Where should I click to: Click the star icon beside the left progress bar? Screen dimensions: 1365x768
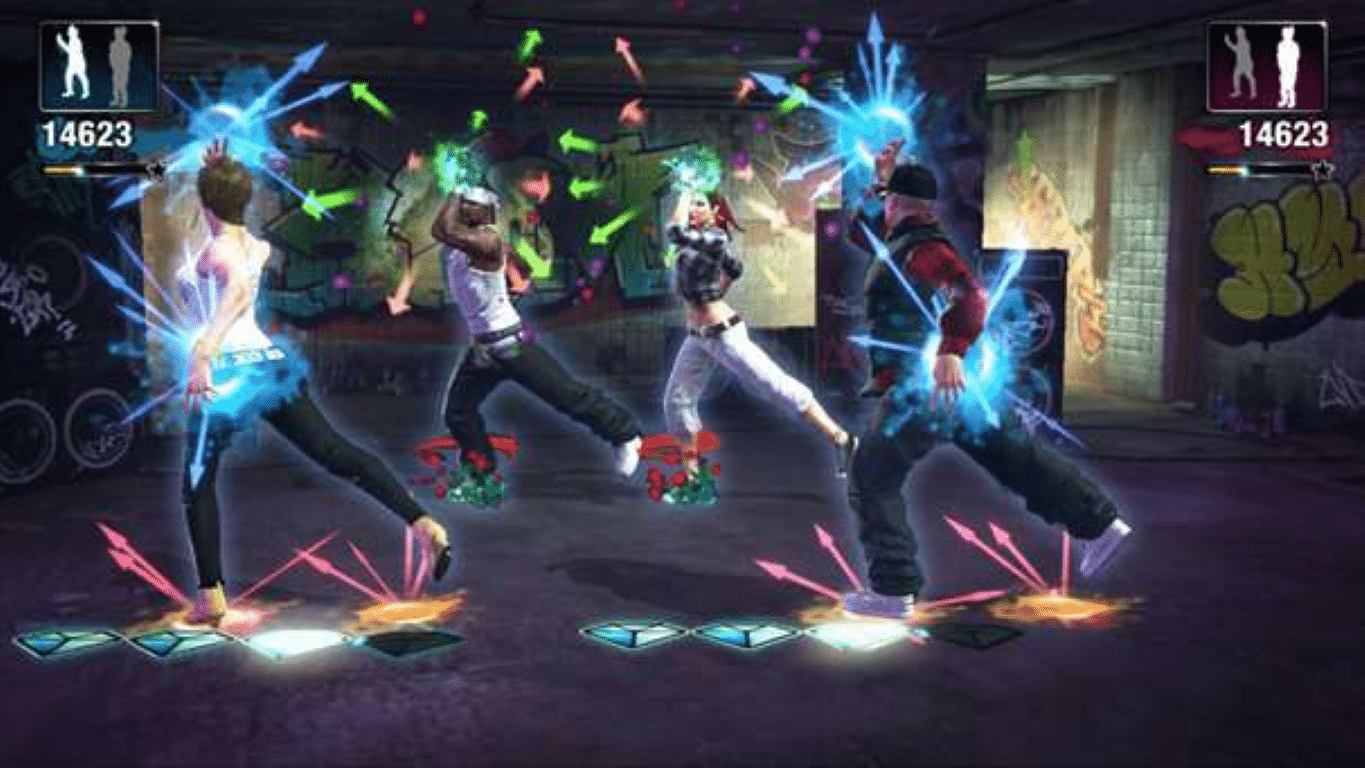coord(157,171)
